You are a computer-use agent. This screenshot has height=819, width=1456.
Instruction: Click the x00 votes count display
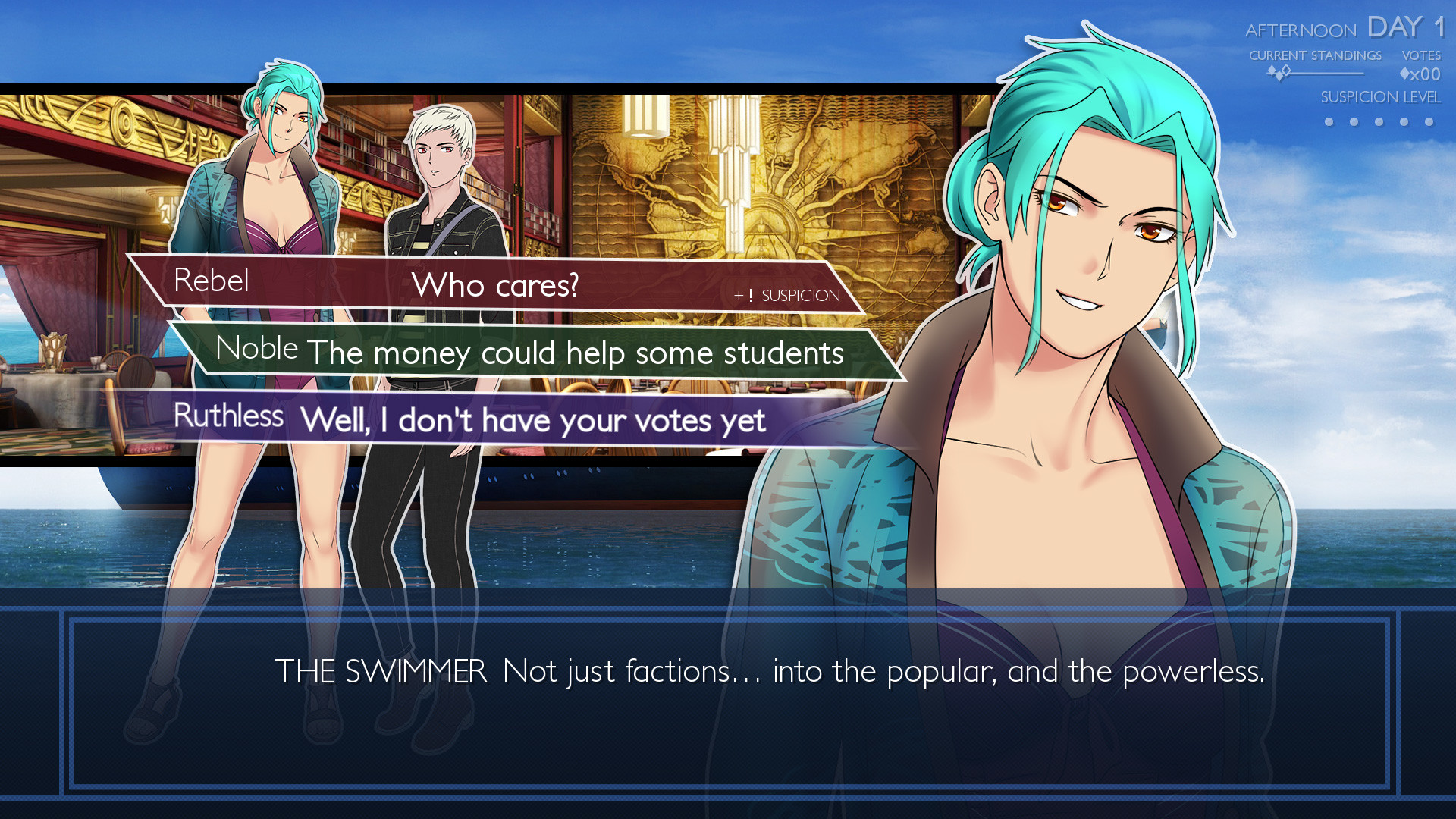coord(1426,74)
